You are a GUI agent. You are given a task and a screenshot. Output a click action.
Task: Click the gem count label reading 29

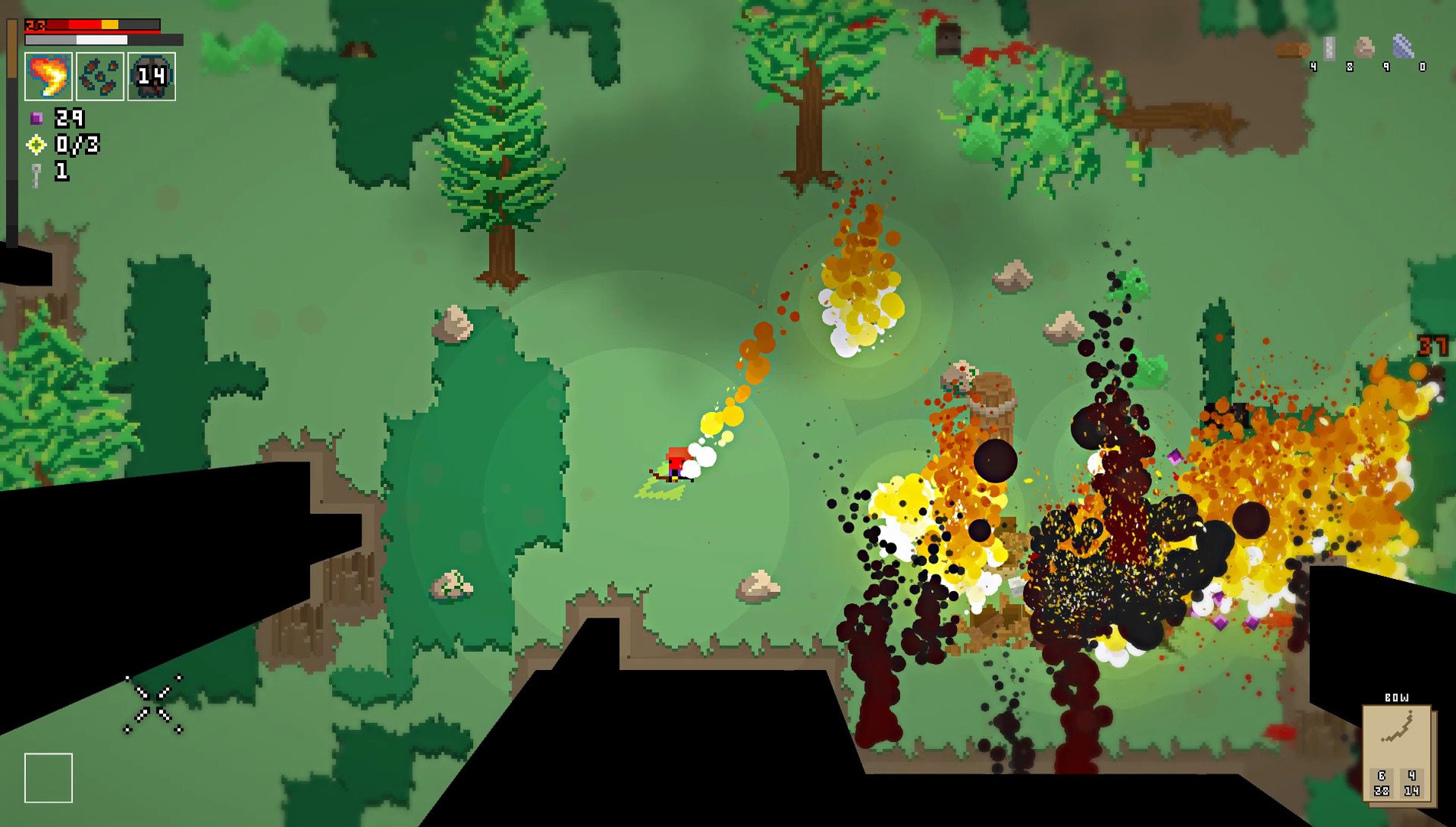click(69, 119)
